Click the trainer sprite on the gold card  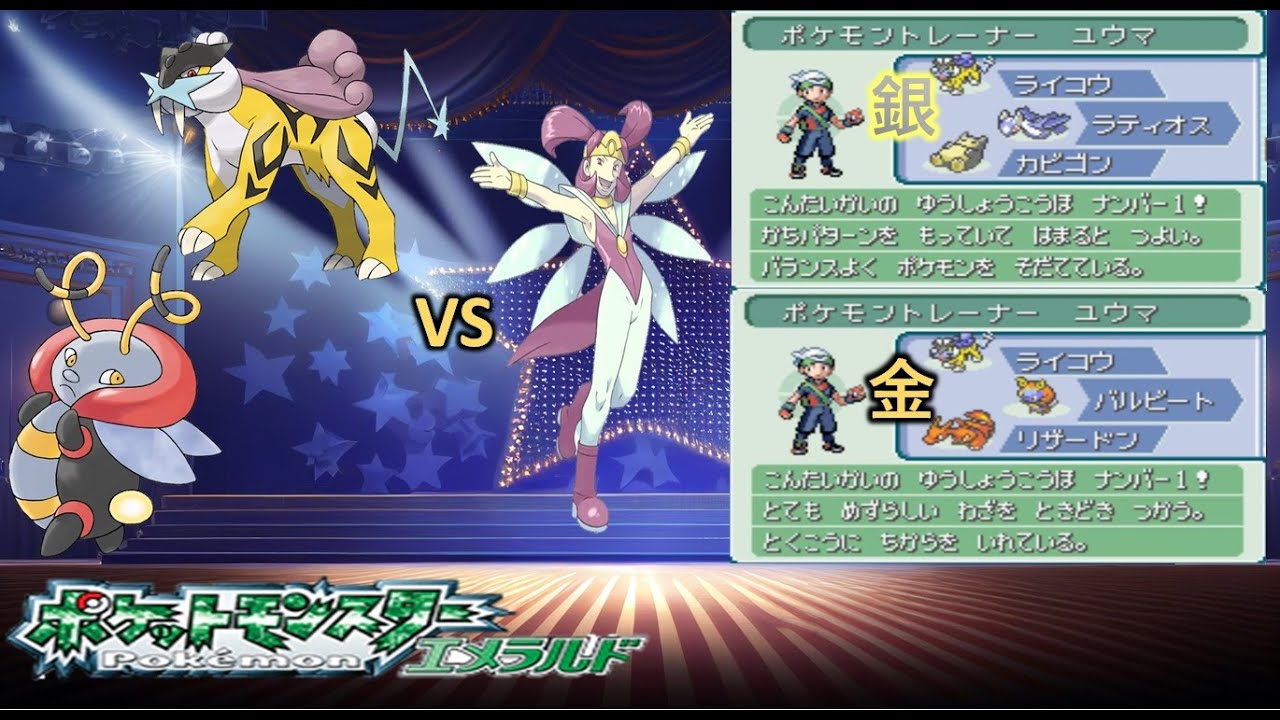(x=815, y=398)
